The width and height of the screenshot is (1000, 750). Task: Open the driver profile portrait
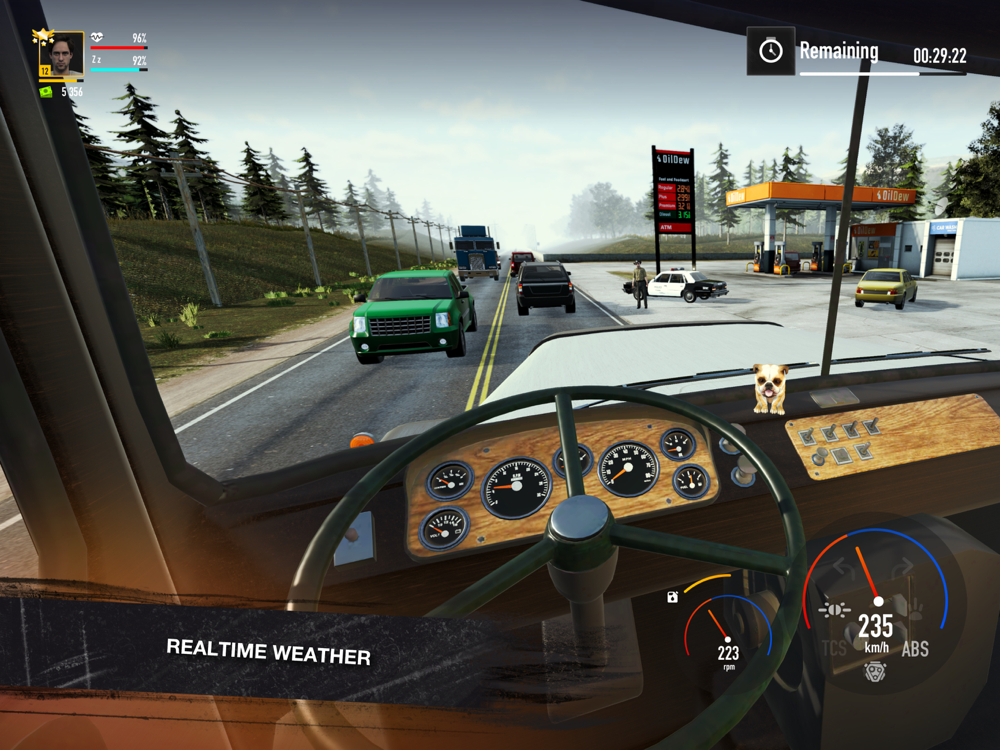click(61, 54)
